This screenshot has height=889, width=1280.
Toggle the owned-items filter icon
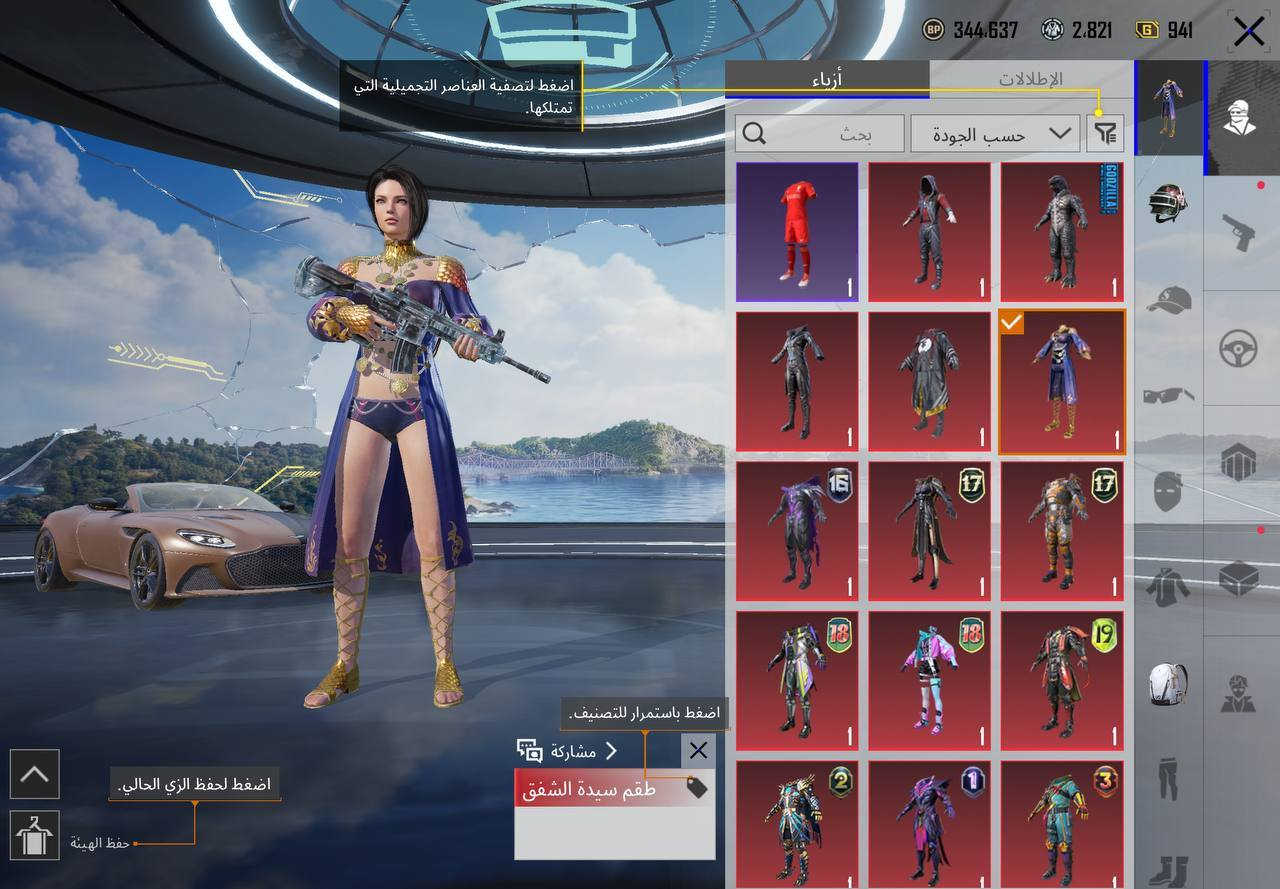(1106, 134)
